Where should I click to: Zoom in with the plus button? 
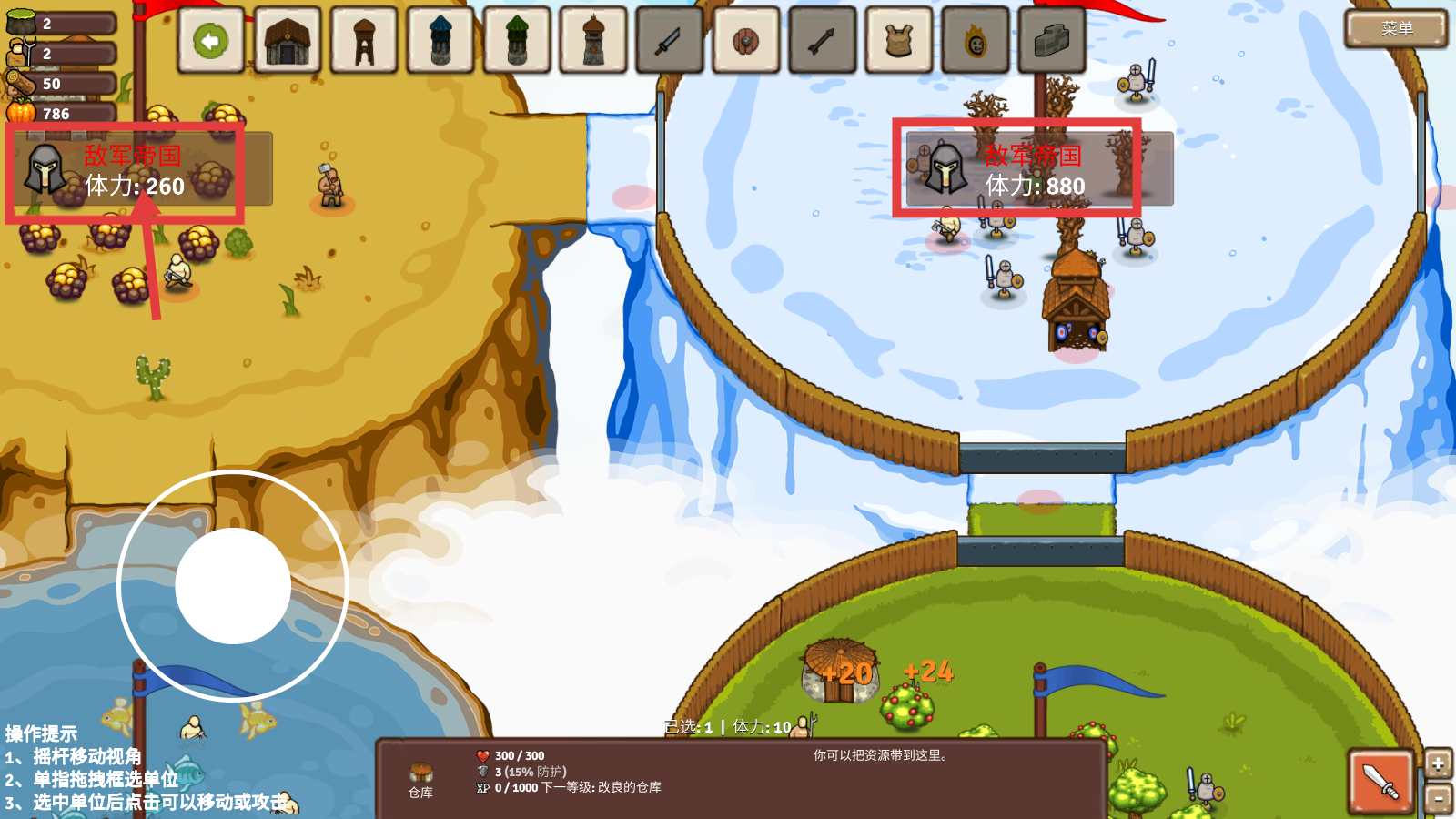[x=1438, y=764]
